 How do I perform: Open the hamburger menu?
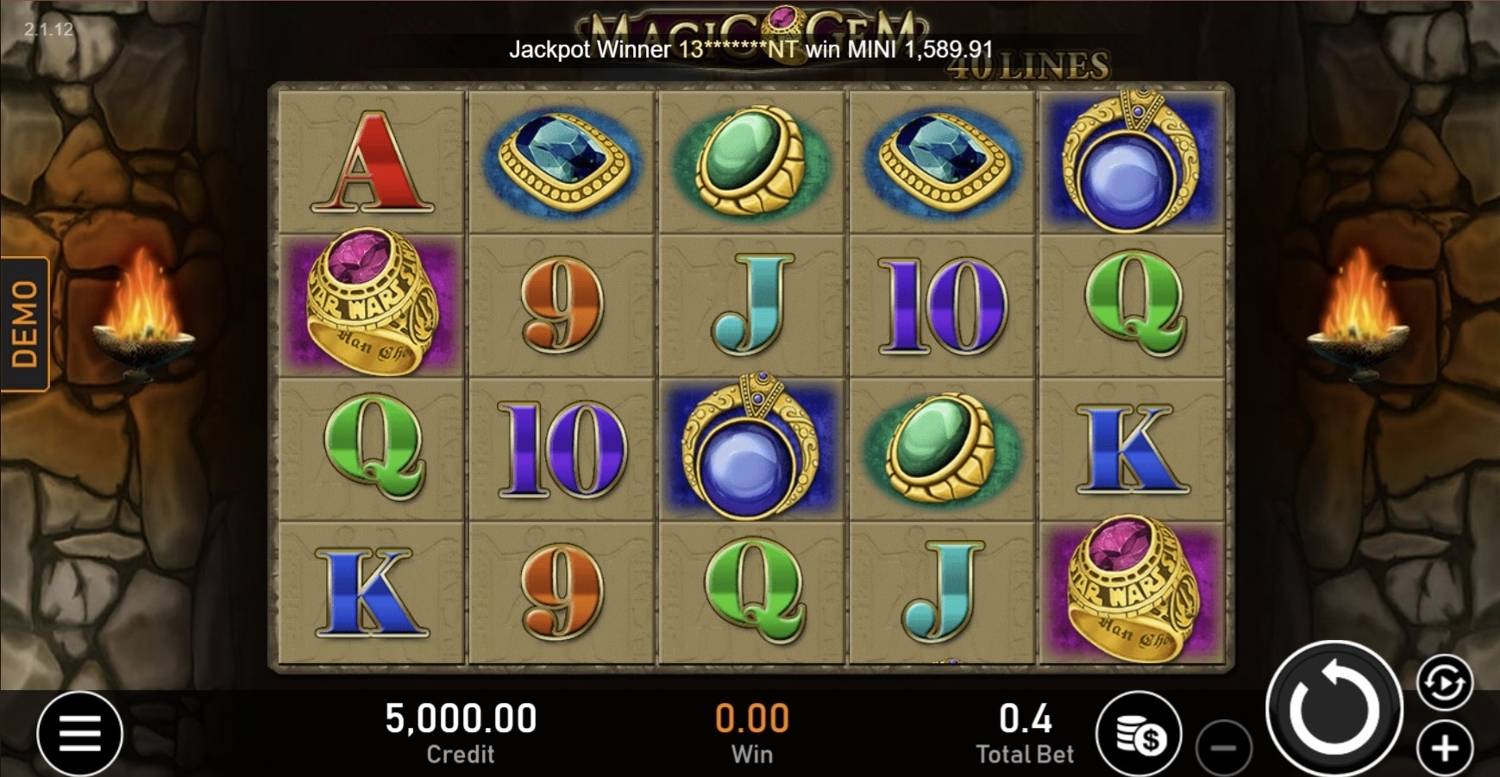[80, 735]
